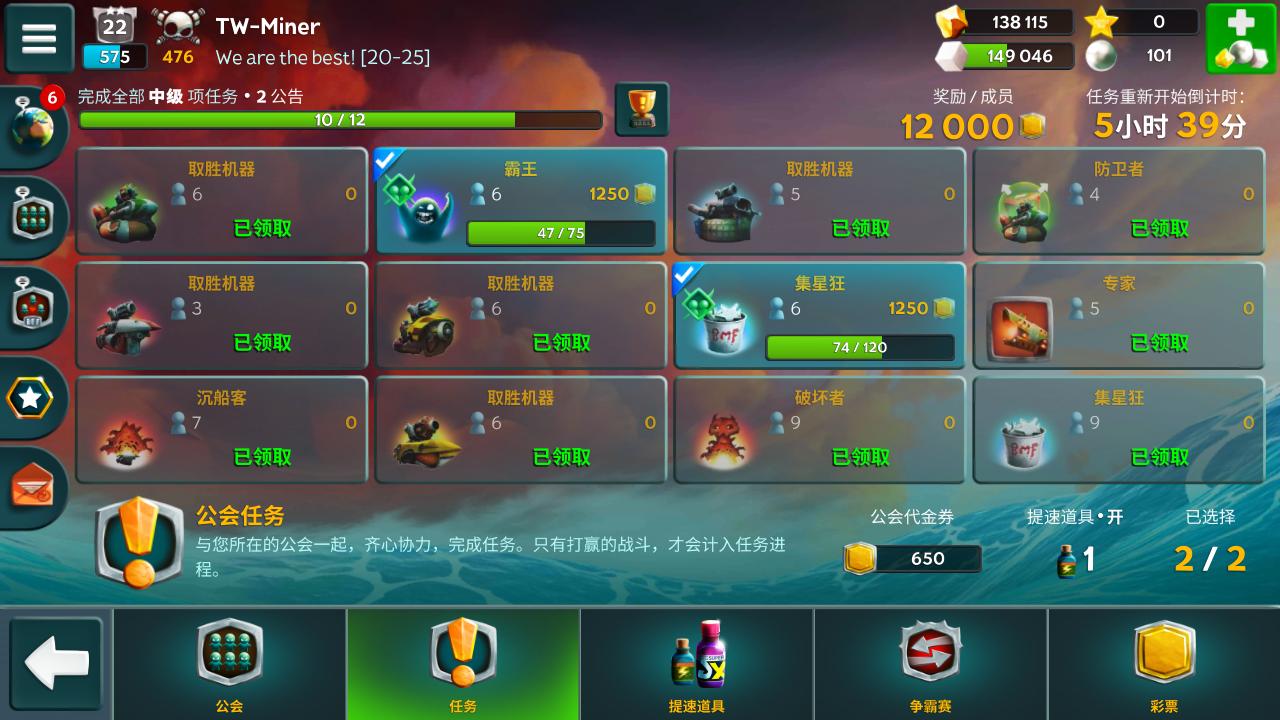The image size is (1280, 720).
Task: Switch to the 彩票 tab
Action: [1163, 663]
